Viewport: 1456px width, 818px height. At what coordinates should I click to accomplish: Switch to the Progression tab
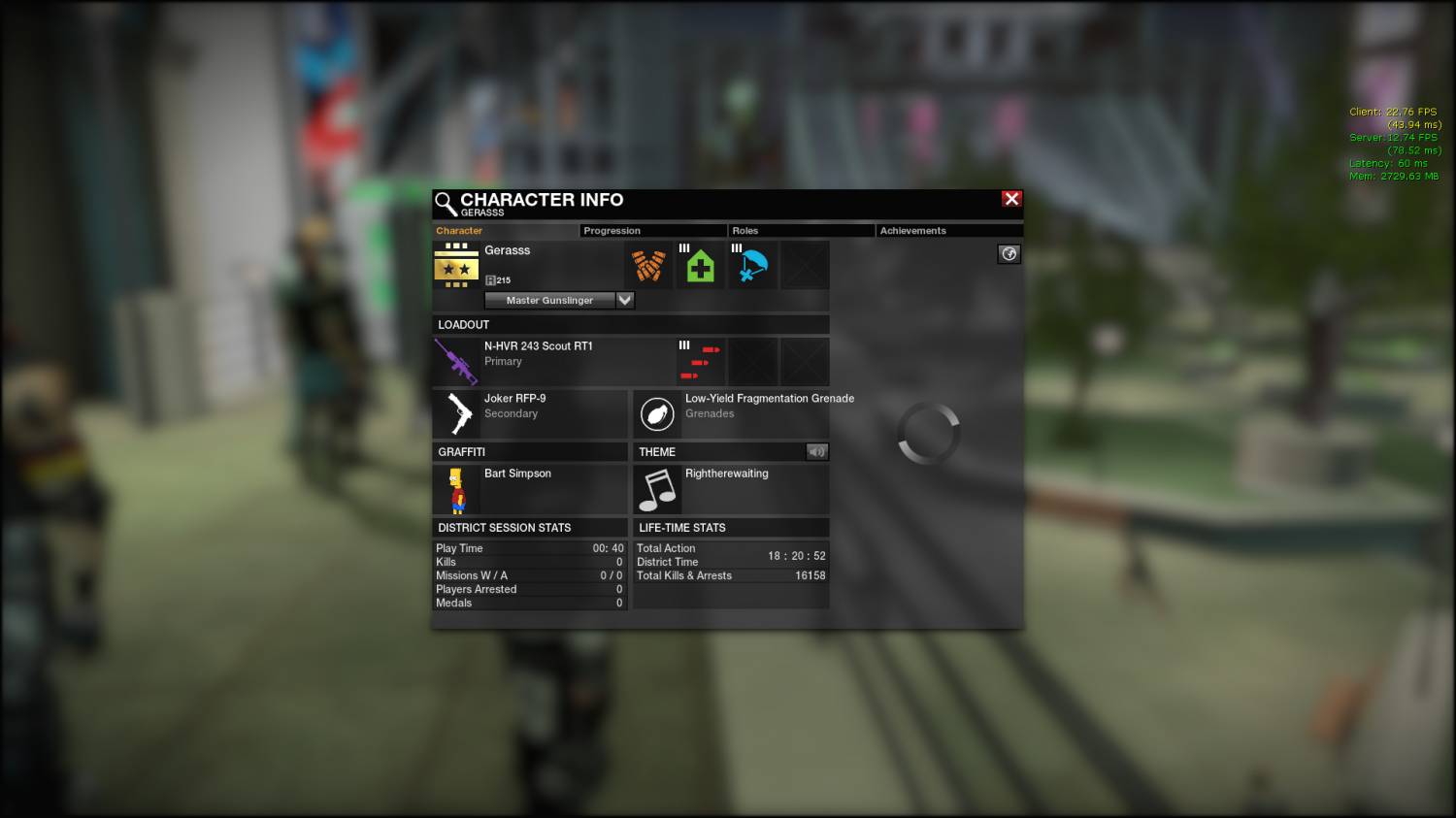pos(652,231)
